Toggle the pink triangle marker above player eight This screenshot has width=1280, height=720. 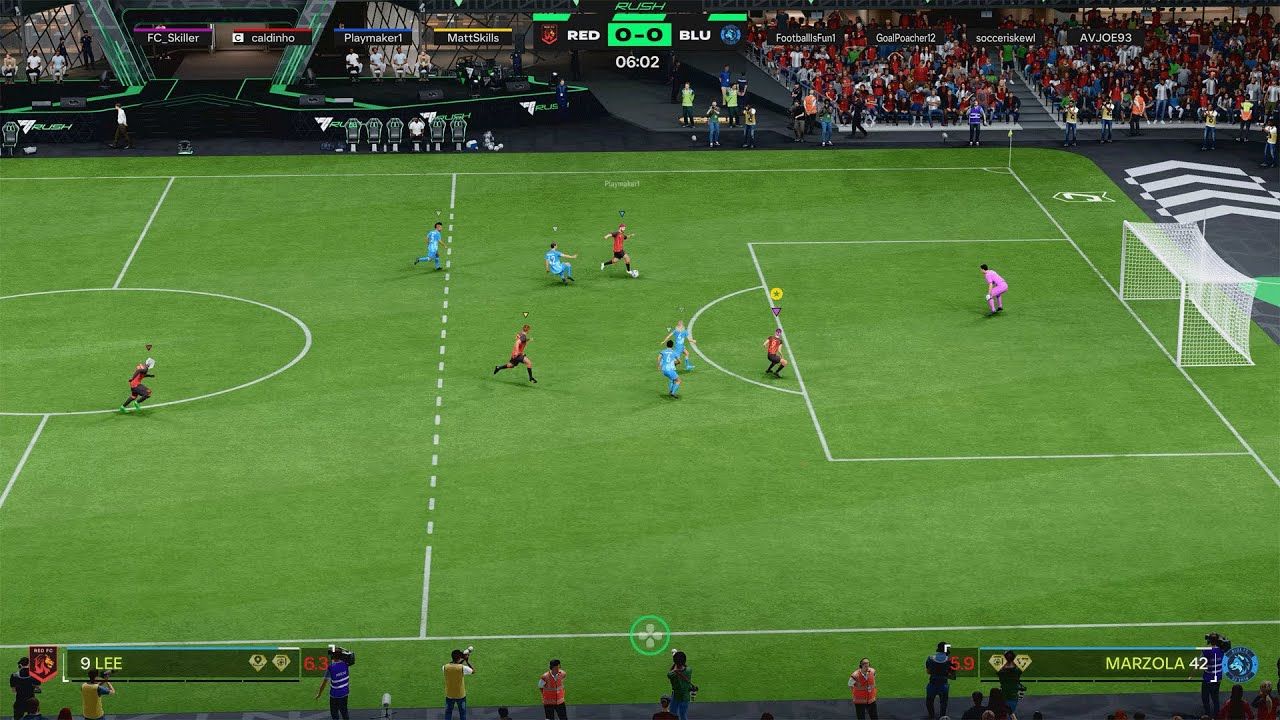pos(776,312)
